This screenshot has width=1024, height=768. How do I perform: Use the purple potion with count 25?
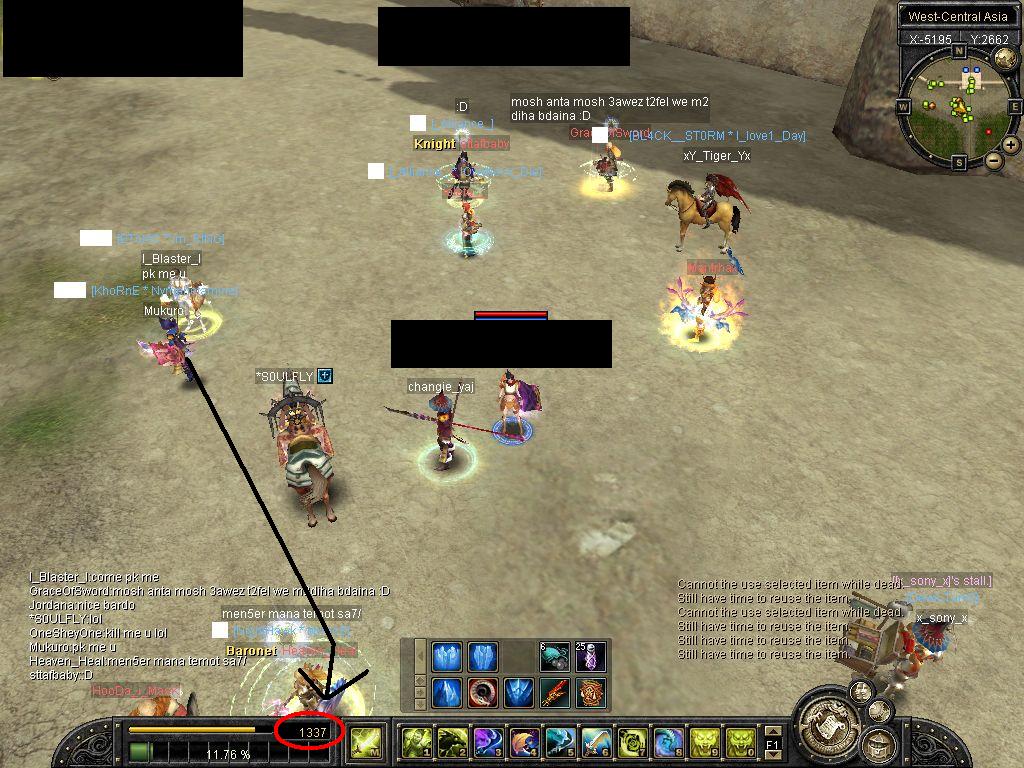click(x=592, y=657)
